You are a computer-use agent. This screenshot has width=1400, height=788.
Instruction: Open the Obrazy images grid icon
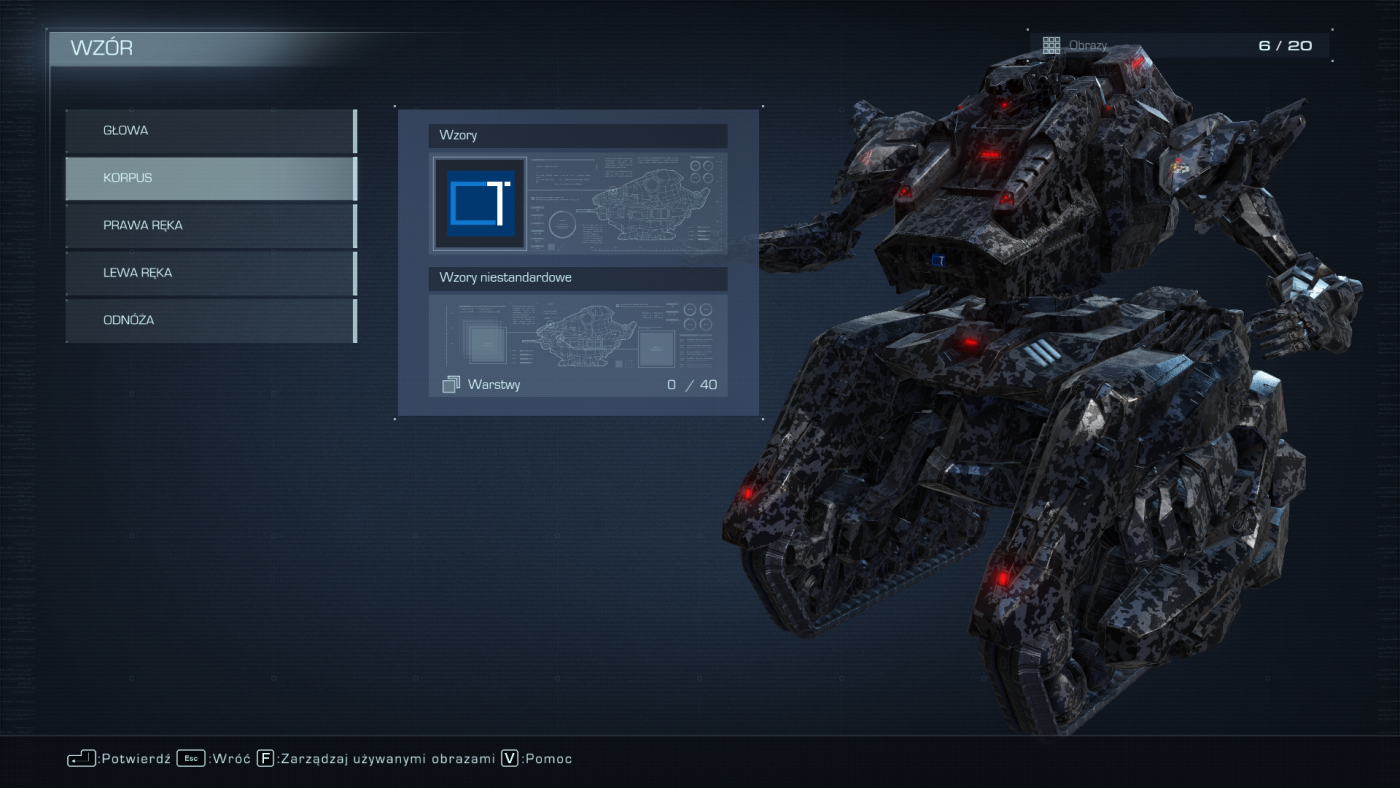(1051, 45)
